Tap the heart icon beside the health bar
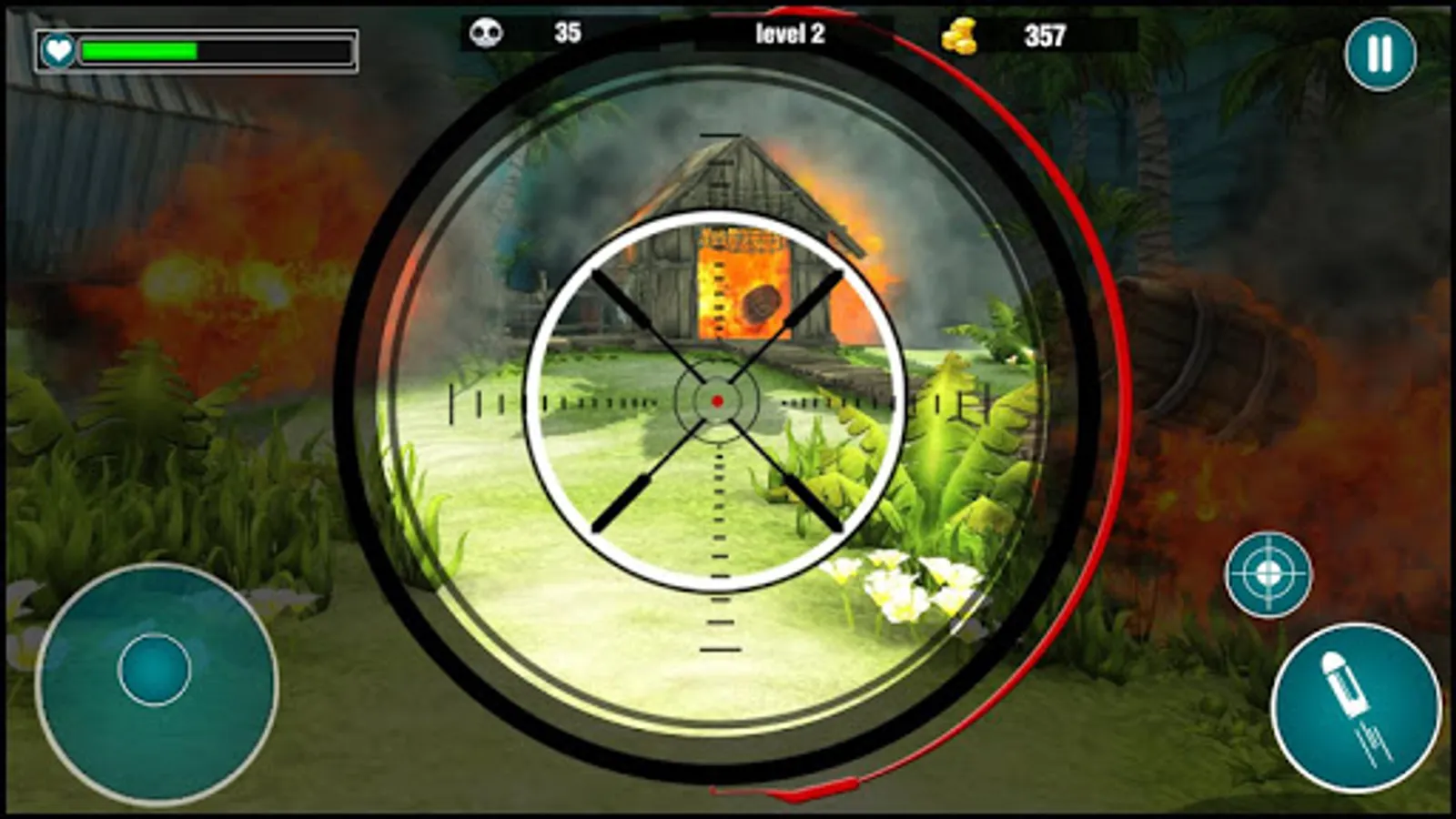1456x819 pixels. tap(57, 50)
